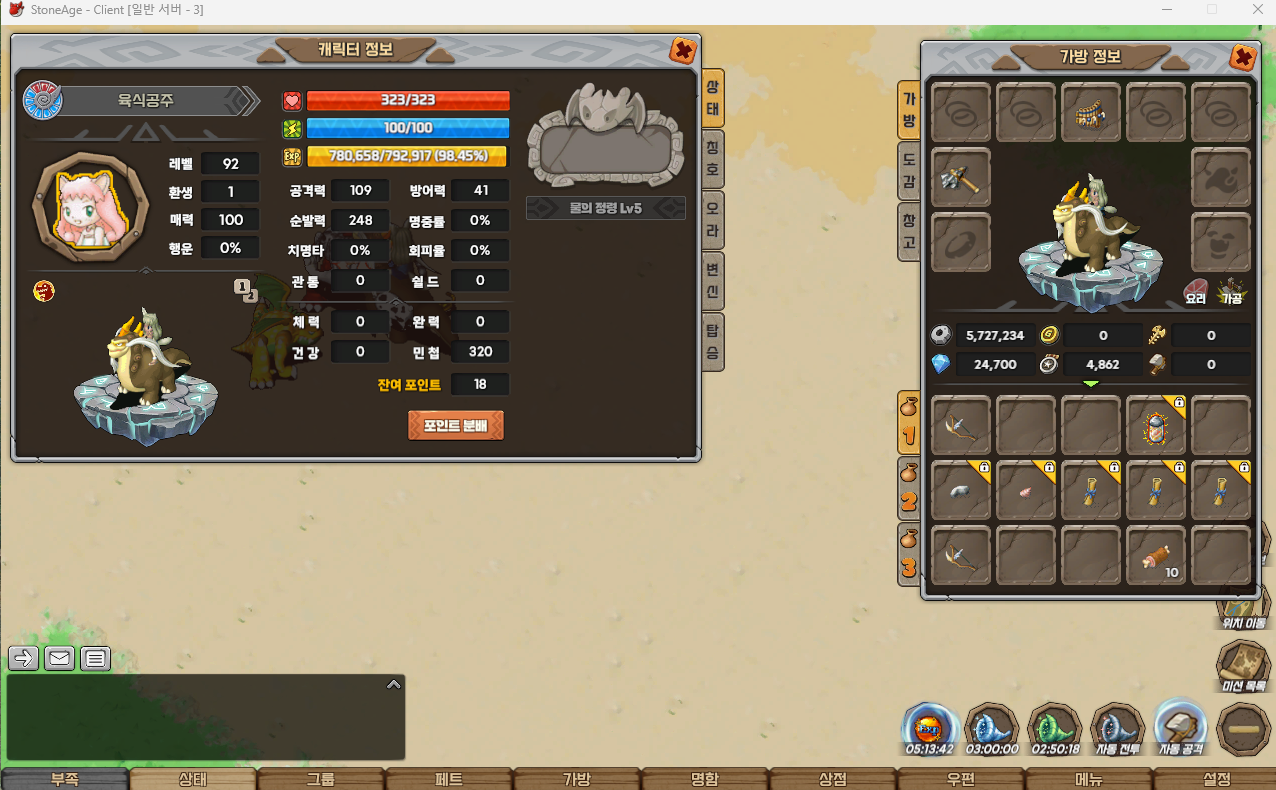Toggle the 자동 공격 auto attack icon
Viewport: 1276px width, 790px height.
click(x=1180, y=726)
